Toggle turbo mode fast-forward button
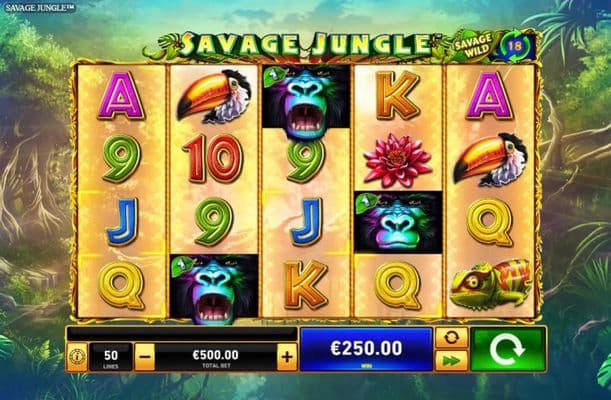Viewport: 611px width, 400px height. pyautogui.click(x=451, y=361)
